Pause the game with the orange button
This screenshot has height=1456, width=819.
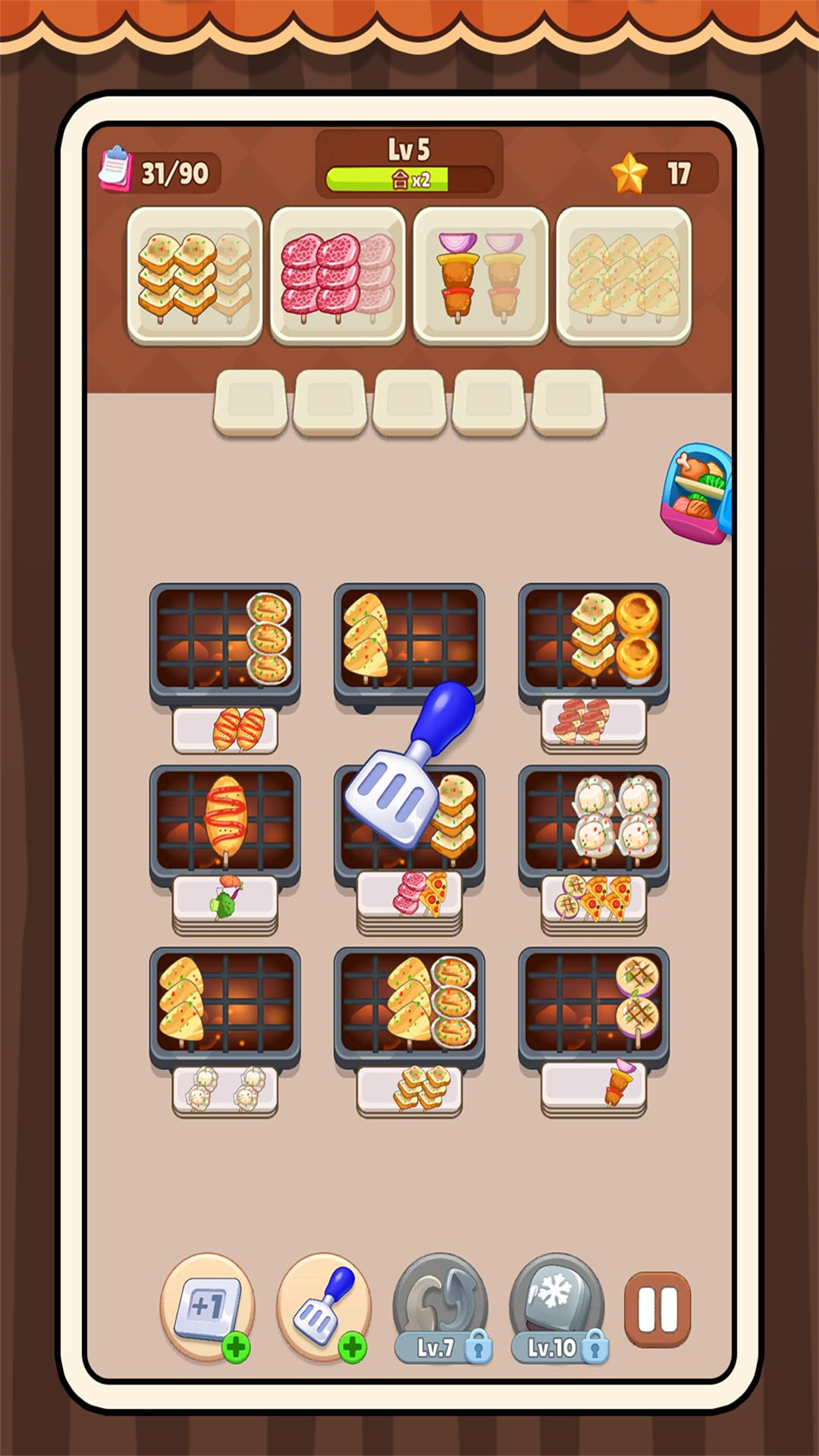[x=657, y=1310]
